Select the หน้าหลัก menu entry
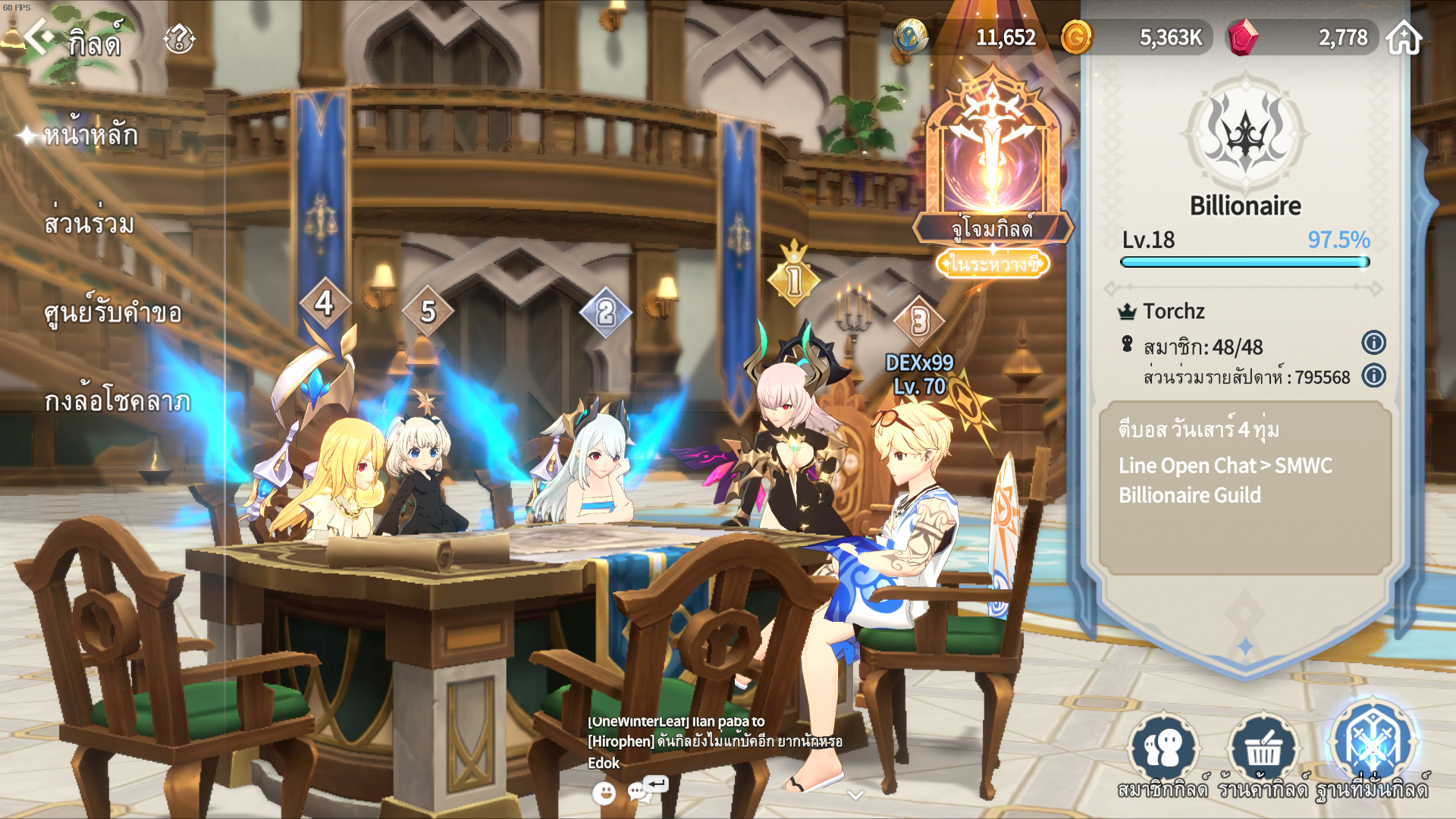This screenshot has width=1456, height=819. [x=90, y=135]
